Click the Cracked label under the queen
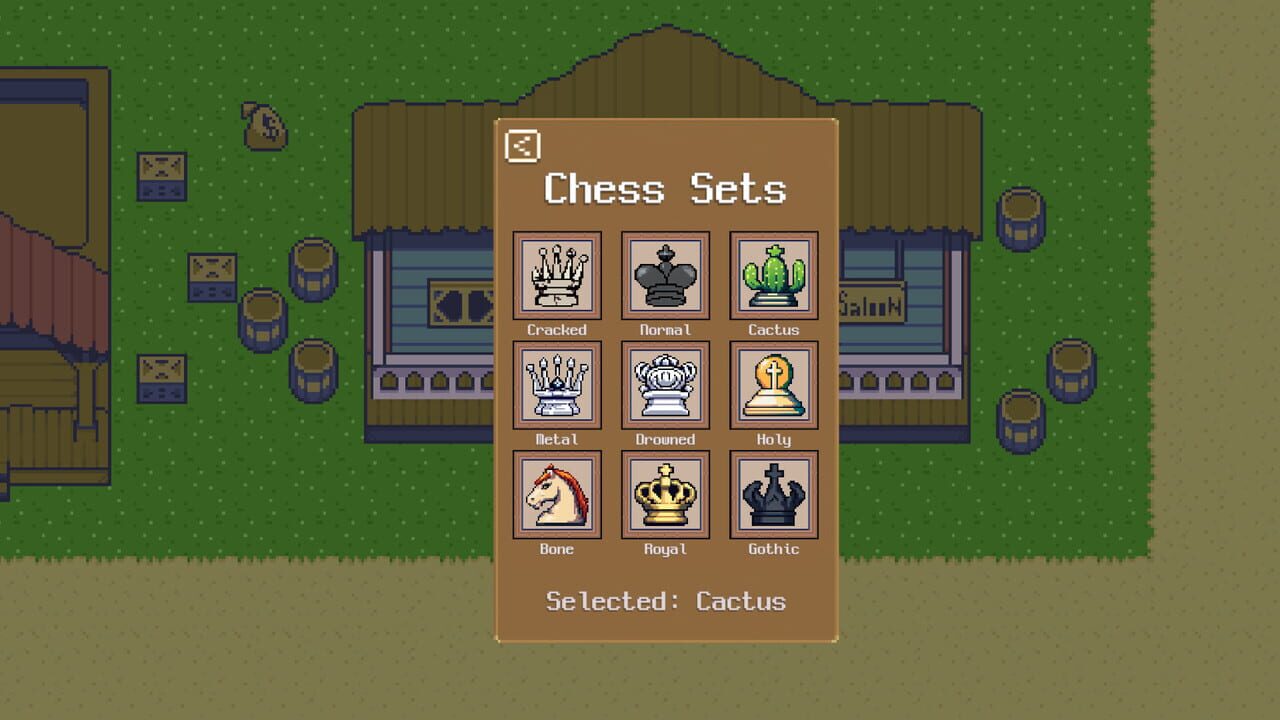The width and height of the screenshot is (1280, 720). pyautogui.click(x=557, y=329)
